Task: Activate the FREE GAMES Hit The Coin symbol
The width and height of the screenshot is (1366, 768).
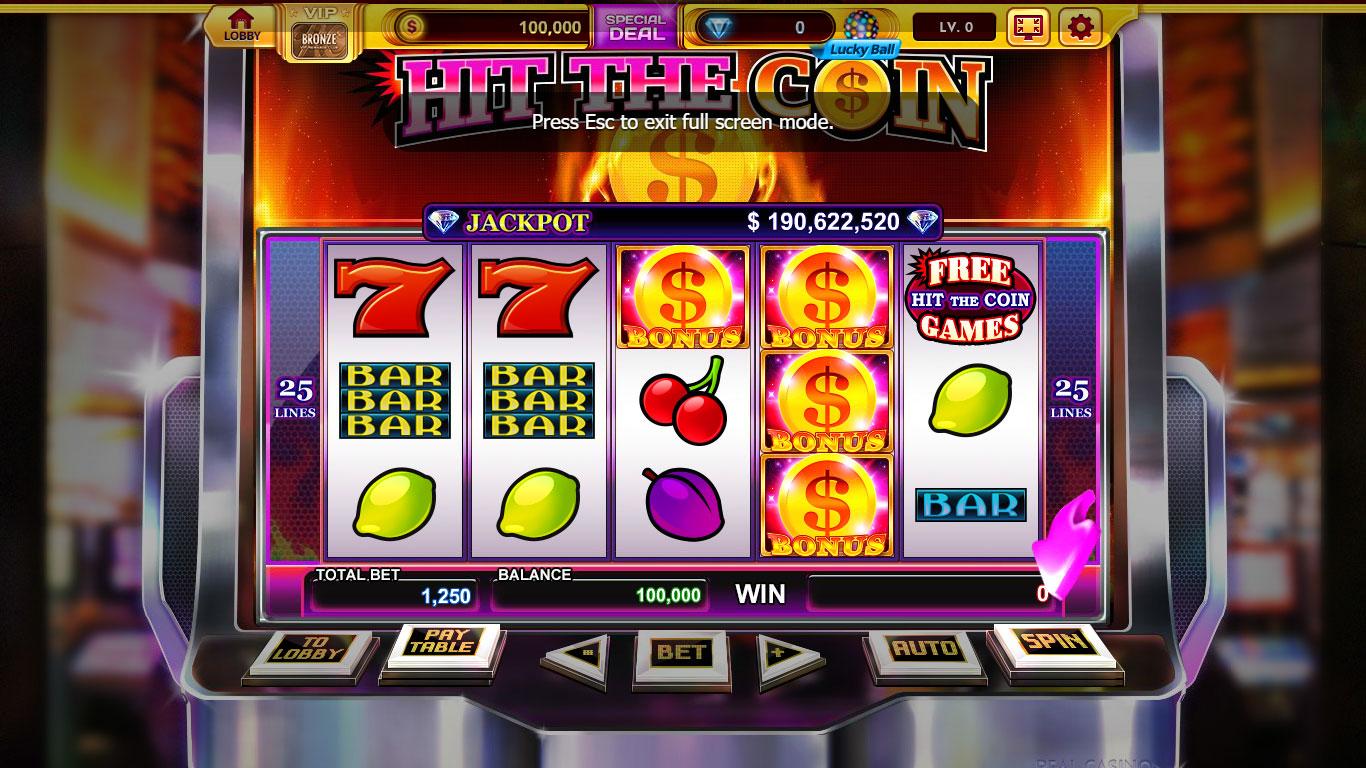Action: point(969,298)
